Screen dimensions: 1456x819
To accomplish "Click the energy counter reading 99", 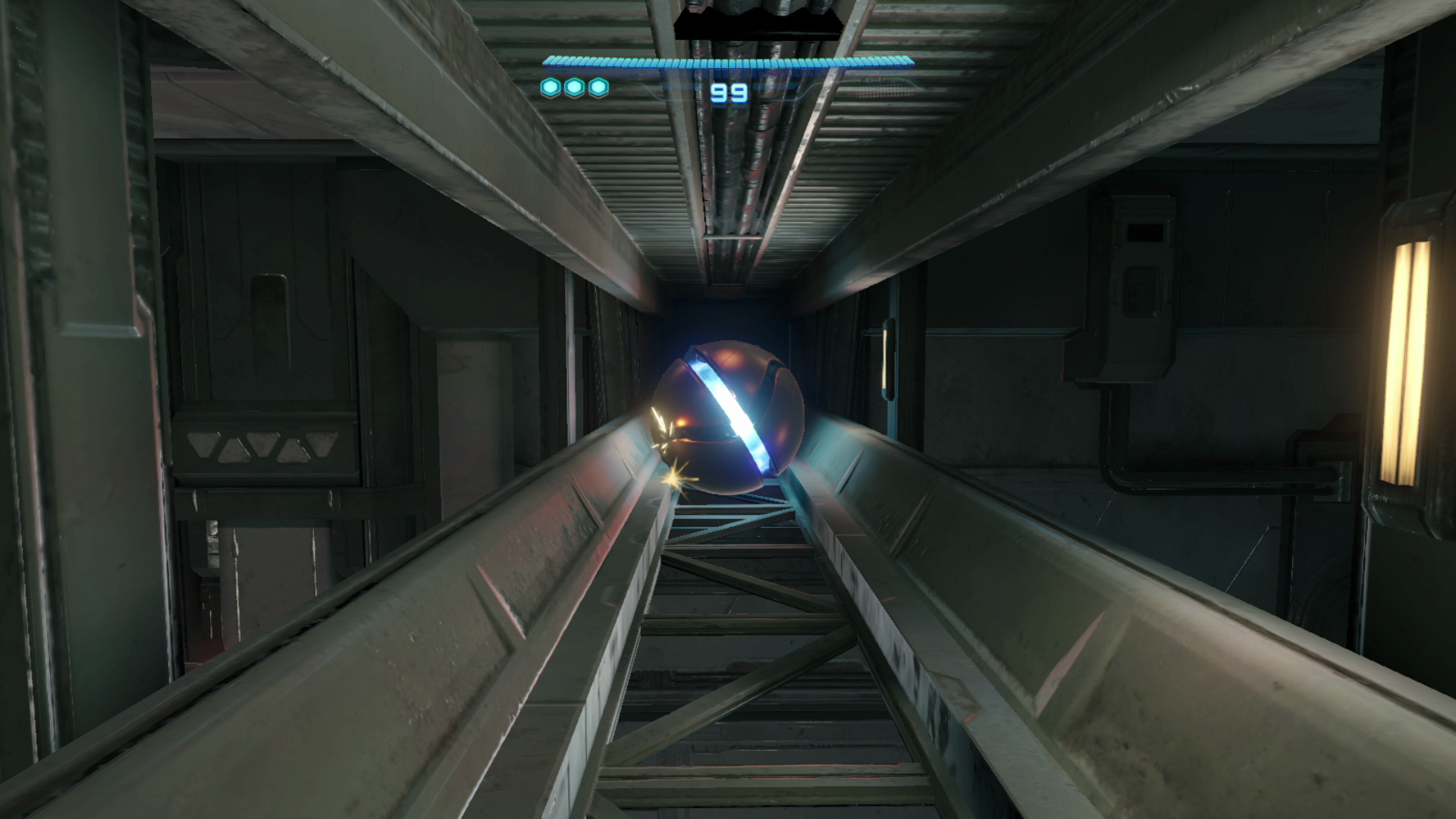I will (729, 93).
